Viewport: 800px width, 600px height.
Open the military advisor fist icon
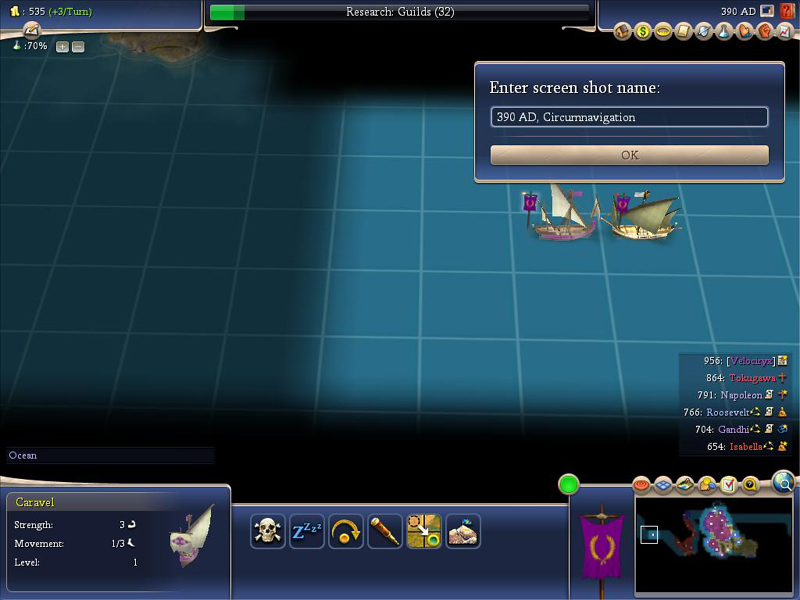[x=764, y=31]
